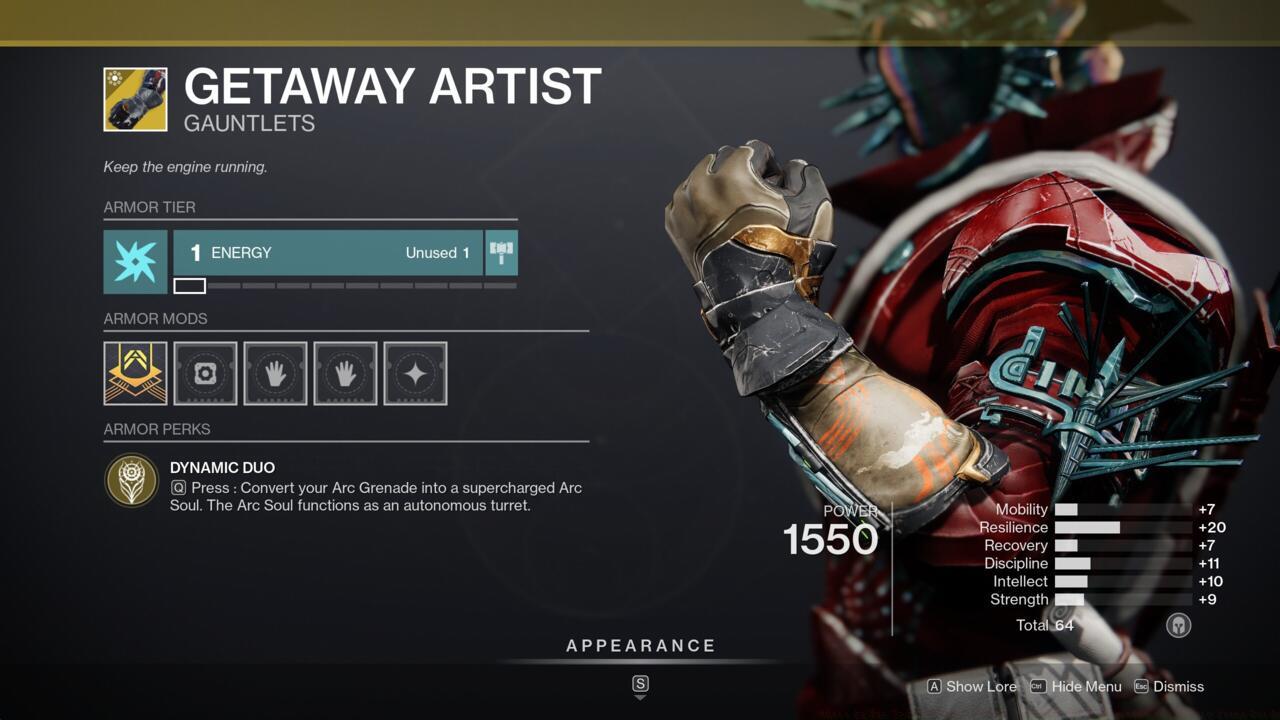Click the hammer icon to upgrade armor energy
Viewport: 1280px width, 720px height.
(x=503, y=252)
